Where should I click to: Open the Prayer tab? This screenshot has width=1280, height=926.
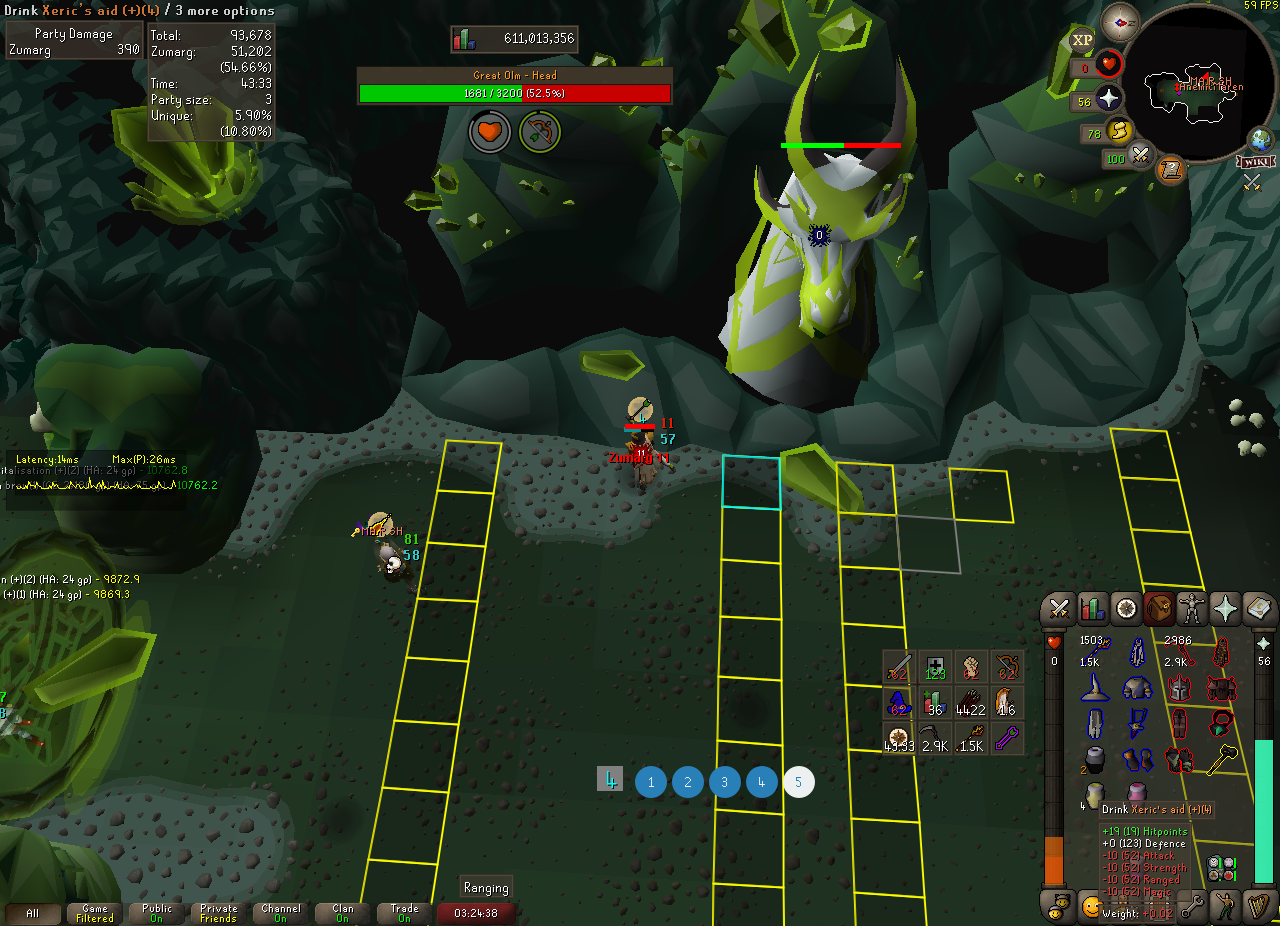click(1226, 609)
